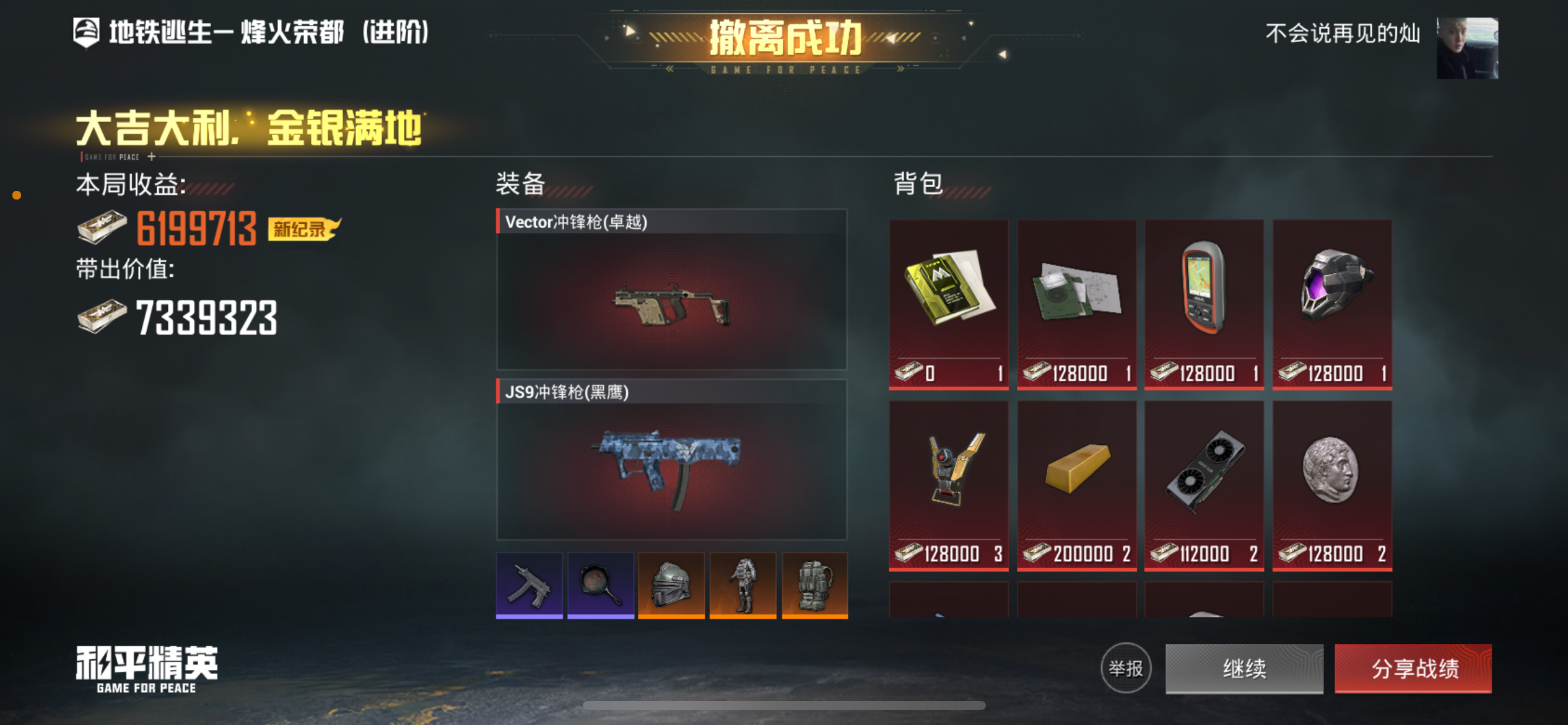
Task: Select the body armor equipment icon
Action: [743, 585]
